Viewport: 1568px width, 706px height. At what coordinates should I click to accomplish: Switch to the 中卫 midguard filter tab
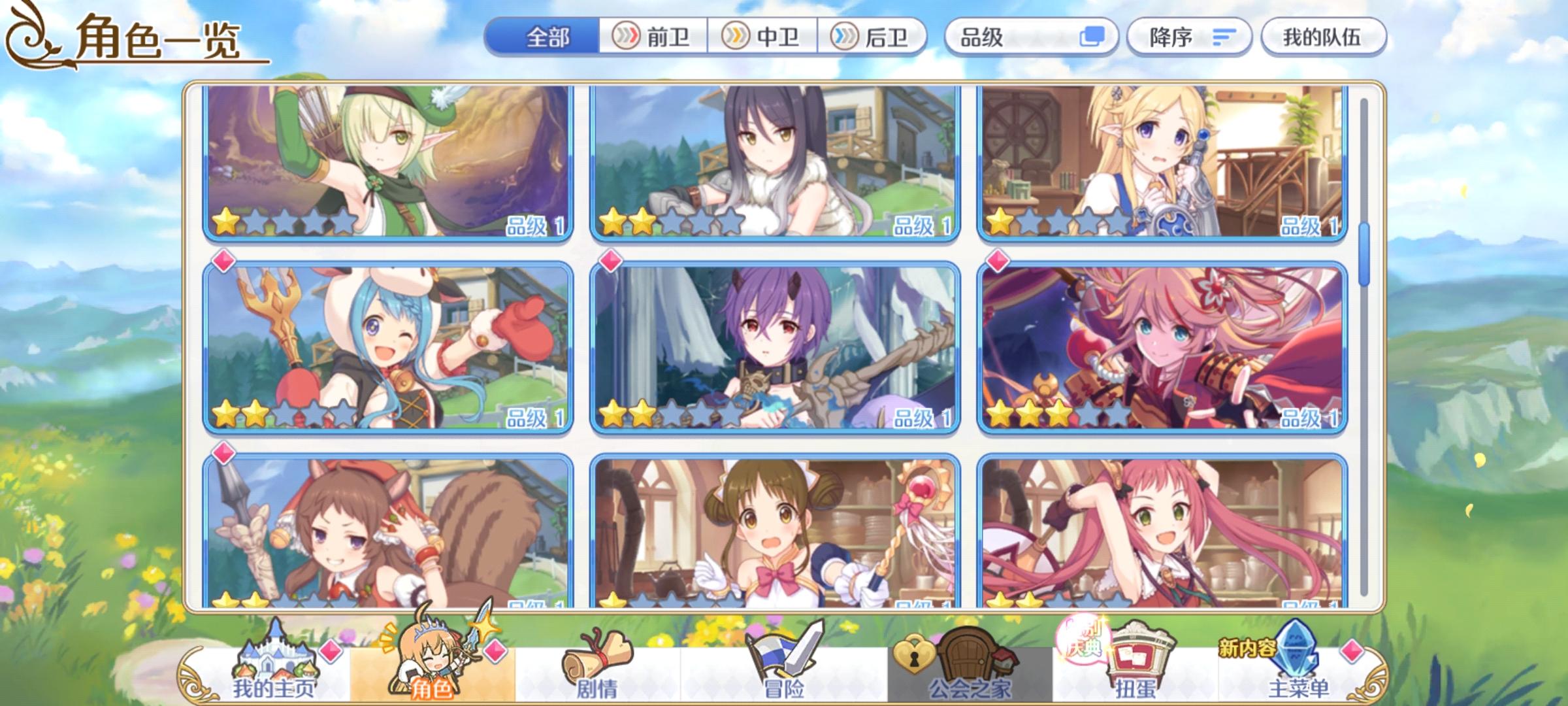(760, 37)
